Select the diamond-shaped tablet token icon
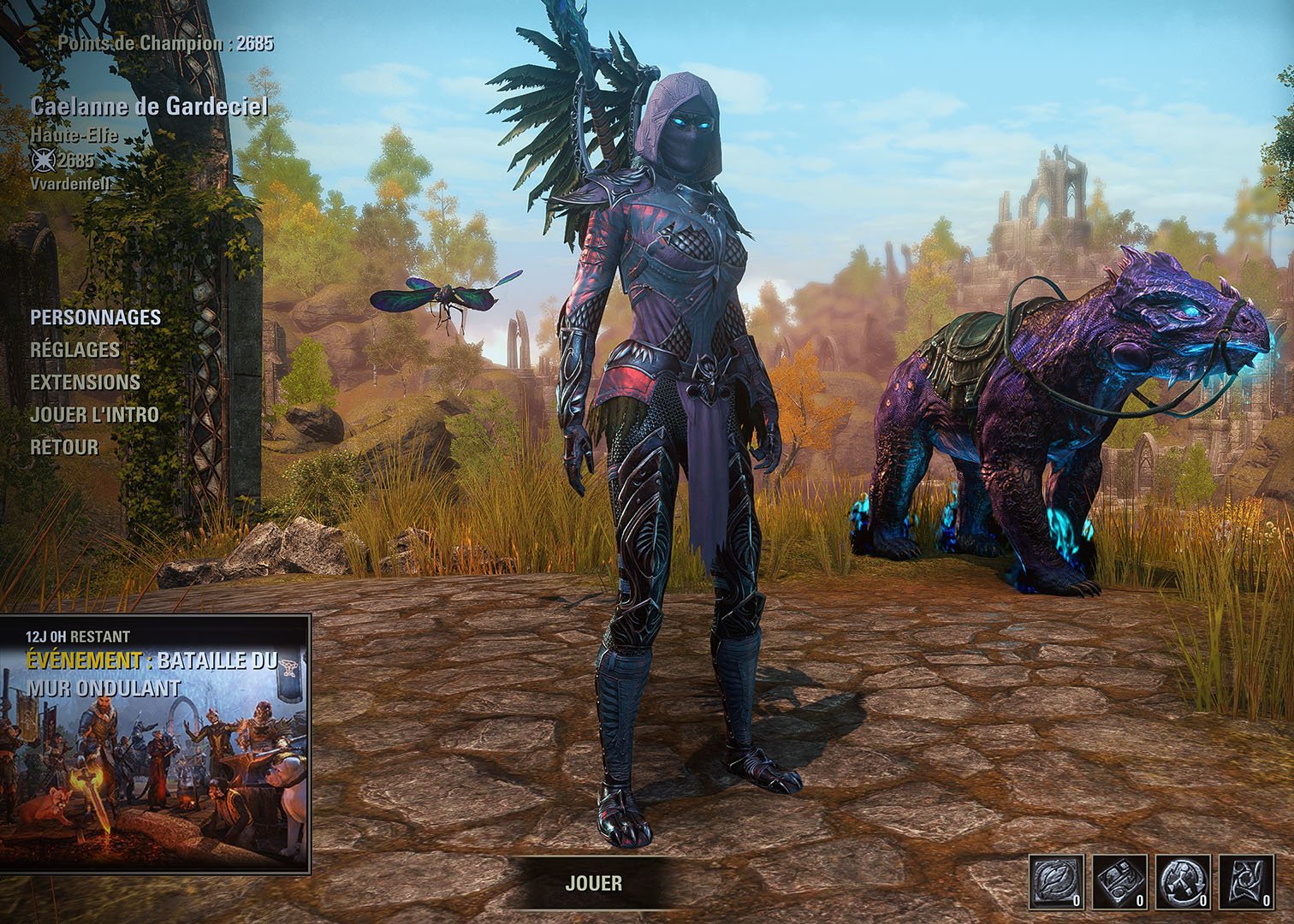 1120,881
